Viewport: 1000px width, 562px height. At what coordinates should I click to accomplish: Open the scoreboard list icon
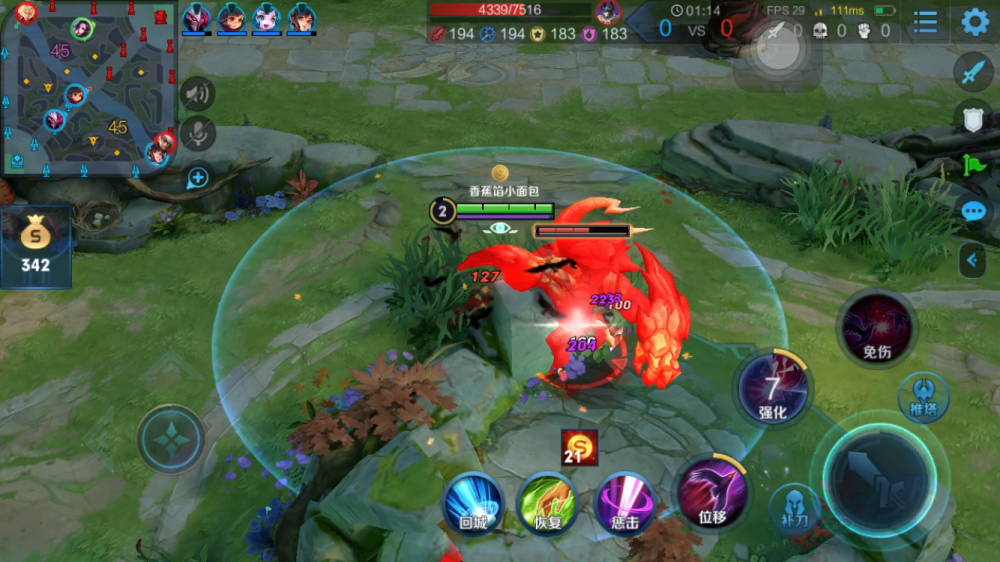tap(926, 22)
